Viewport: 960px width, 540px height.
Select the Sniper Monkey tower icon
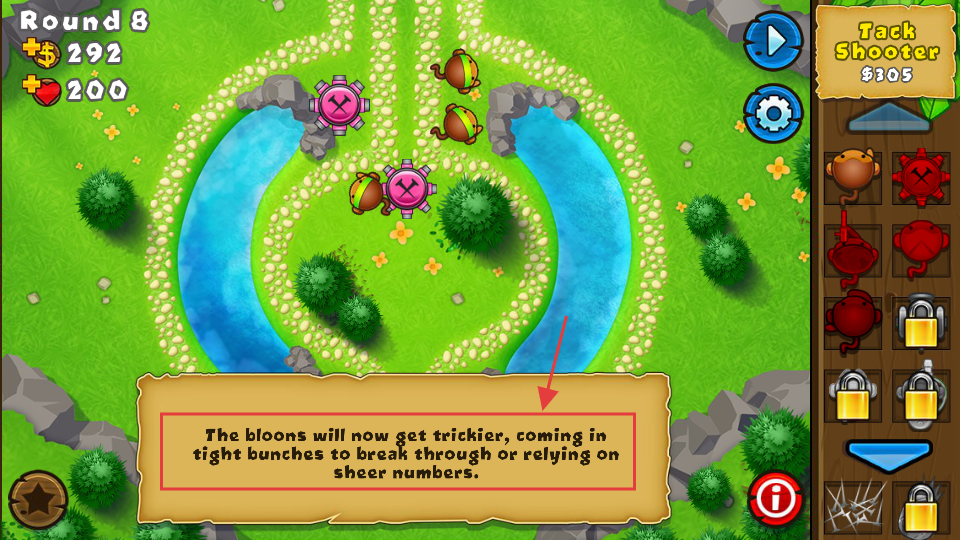[x=852, y=248]
